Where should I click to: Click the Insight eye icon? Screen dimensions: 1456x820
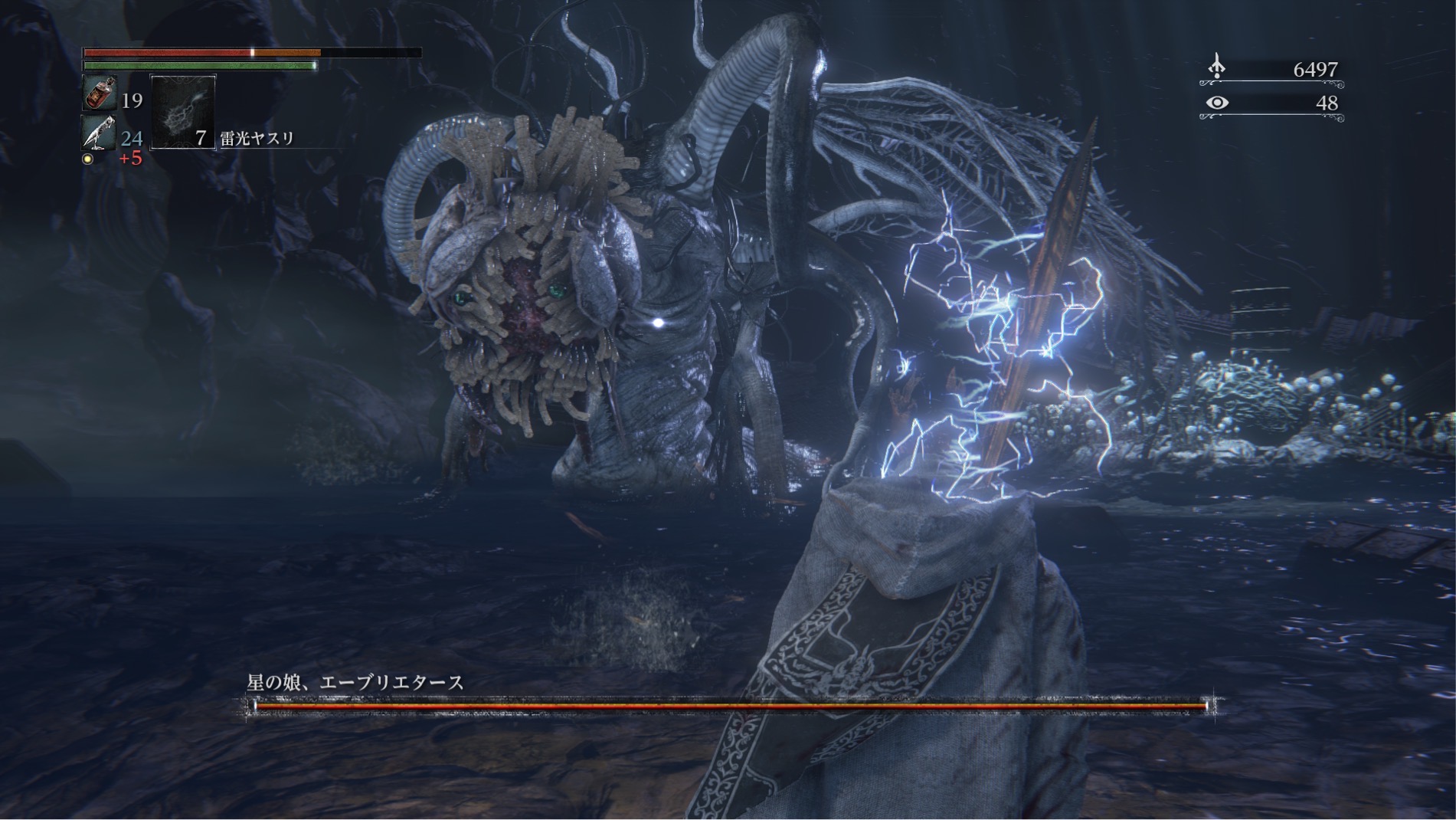point(1217,103)
